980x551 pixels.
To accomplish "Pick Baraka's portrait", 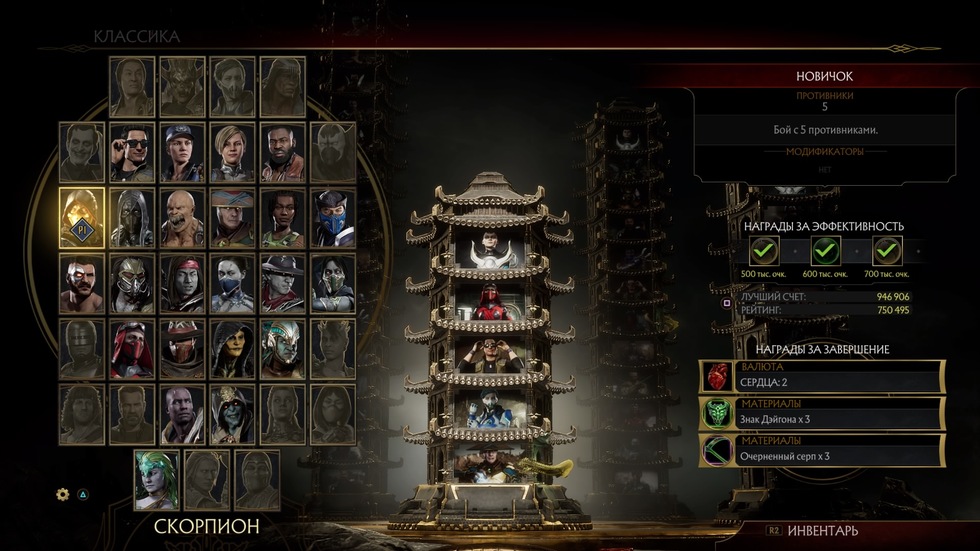I will (x=182, y=213).
